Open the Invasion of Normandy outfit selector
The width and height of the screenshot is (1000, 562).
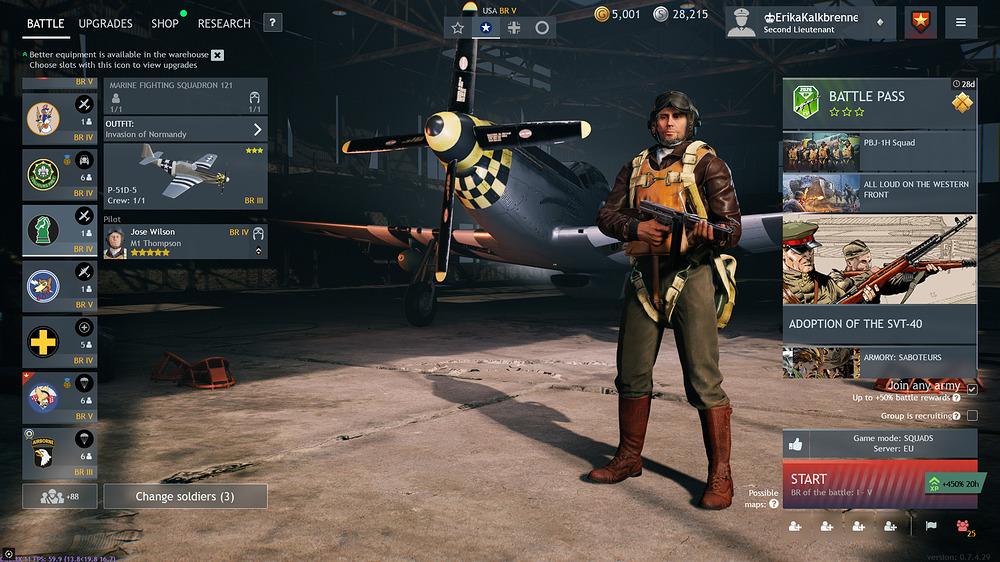pos(186,129)
